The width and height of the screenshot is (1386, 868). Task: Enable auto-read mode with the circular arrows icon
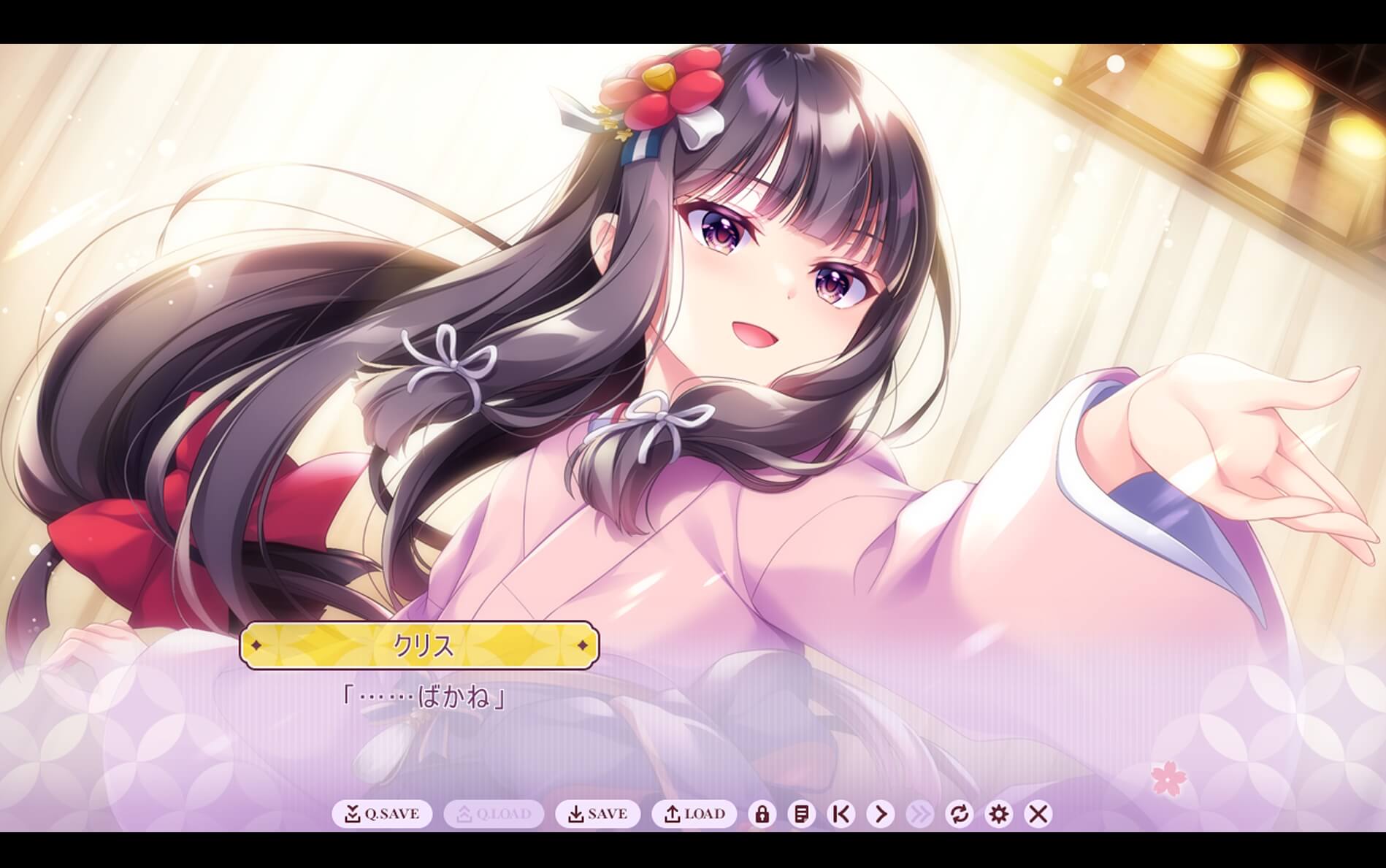point(960,814)
